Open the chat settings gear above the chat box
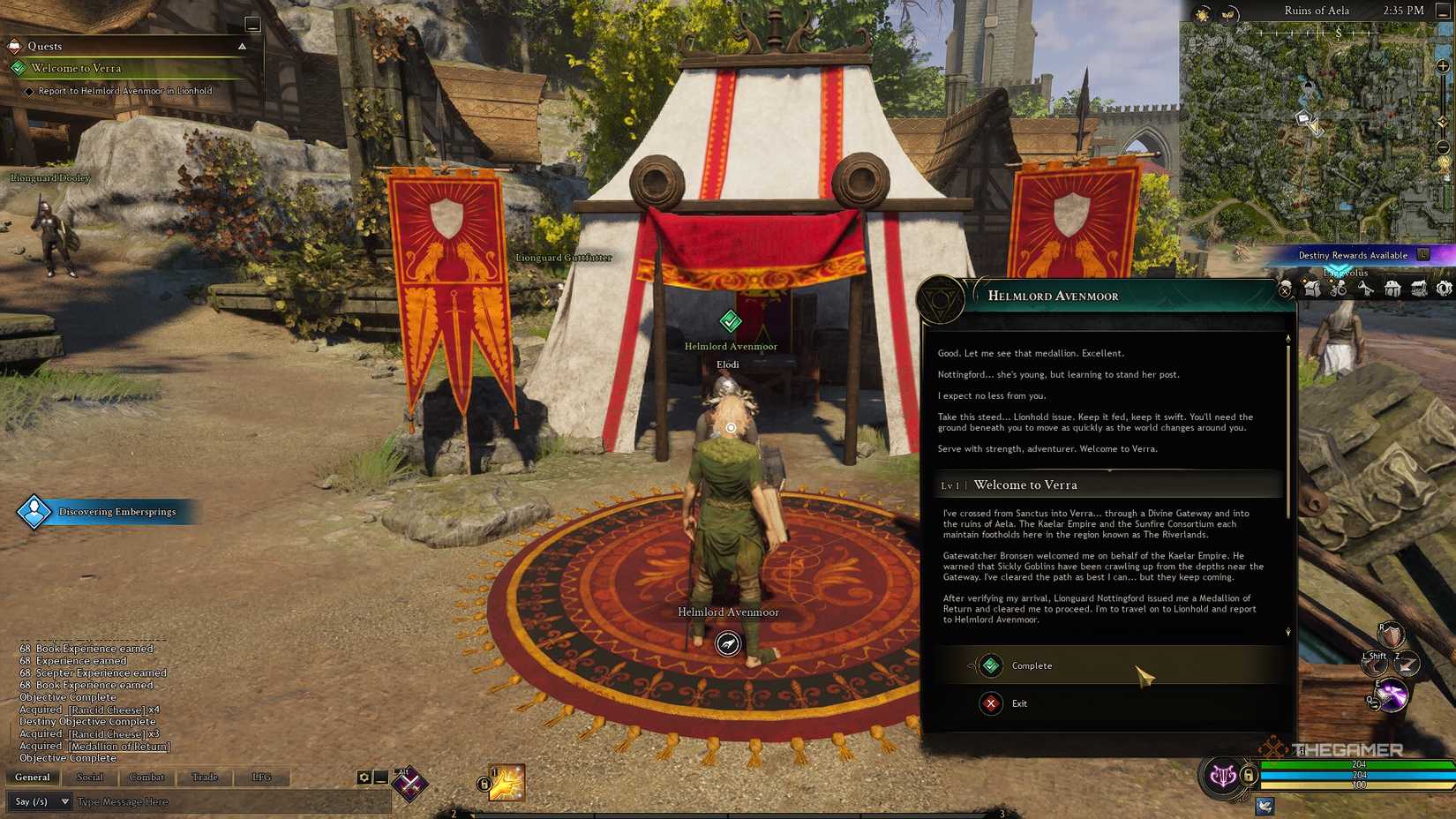Screen dimensions: 1456x819 click(363, 777)
